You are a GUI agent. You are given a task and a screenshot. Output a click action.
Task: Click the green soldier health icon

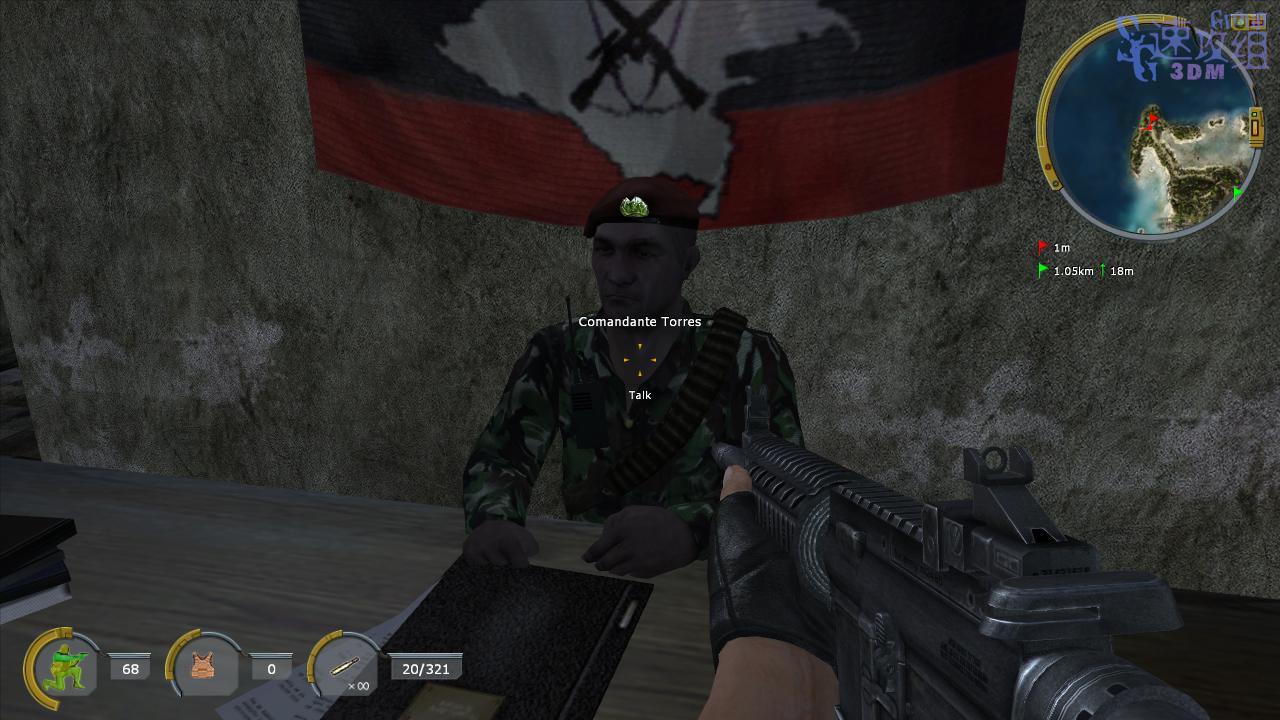pyautogui.click(x=68, y=666)
